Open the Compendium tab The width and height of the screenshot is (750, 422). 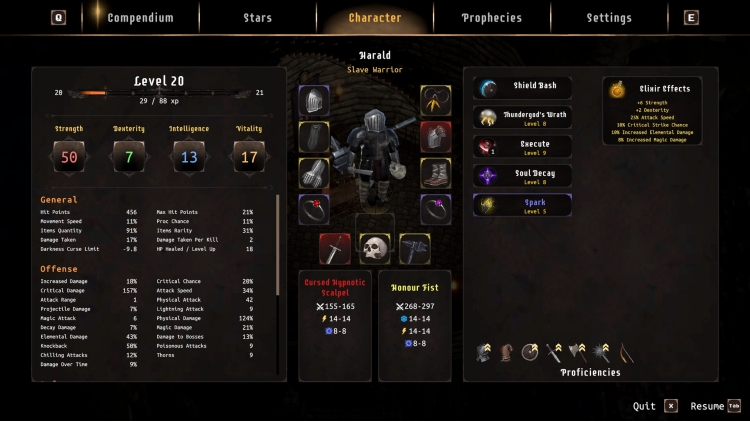140,18
